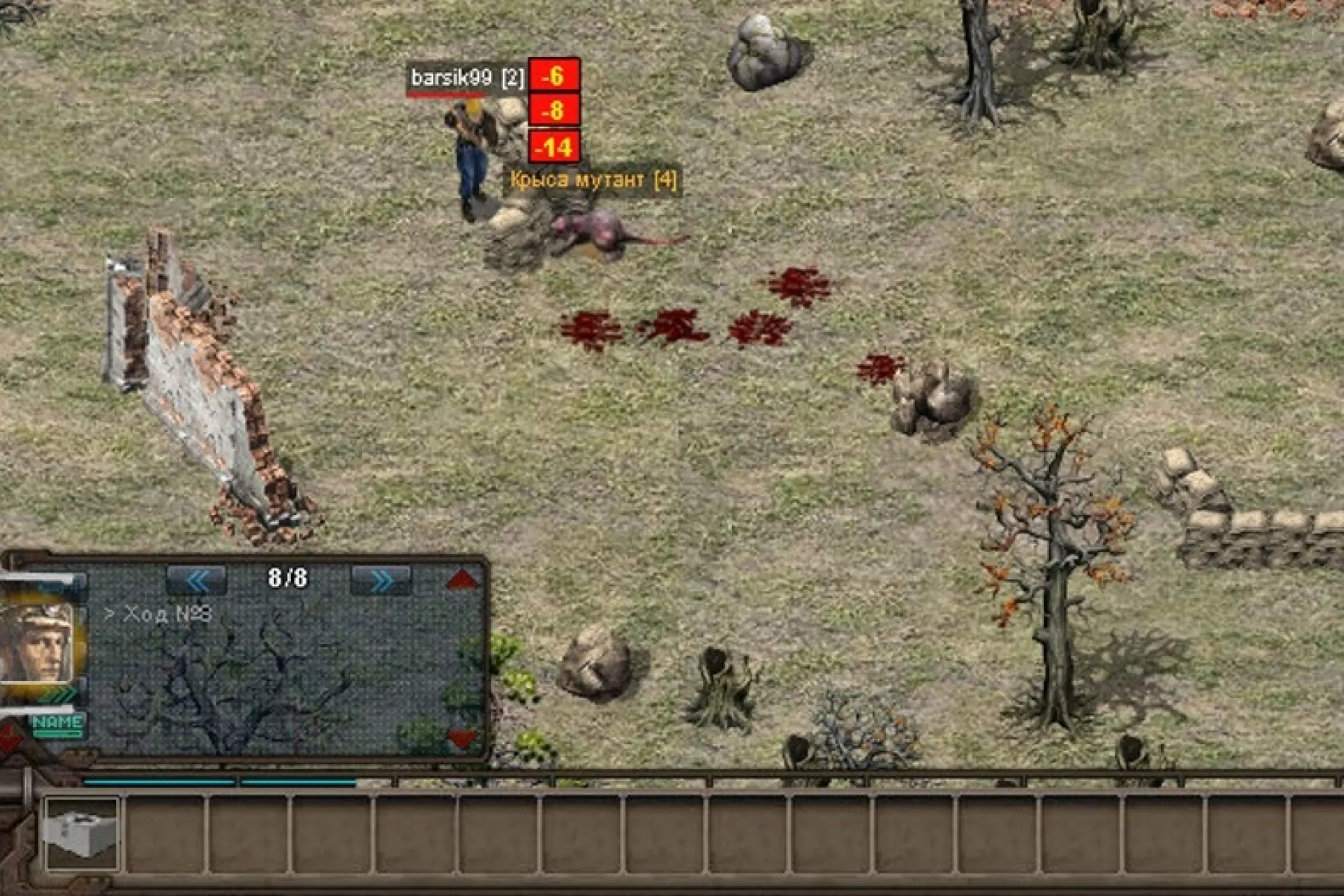Click the red down arrow in the log

tap(462, 738)
